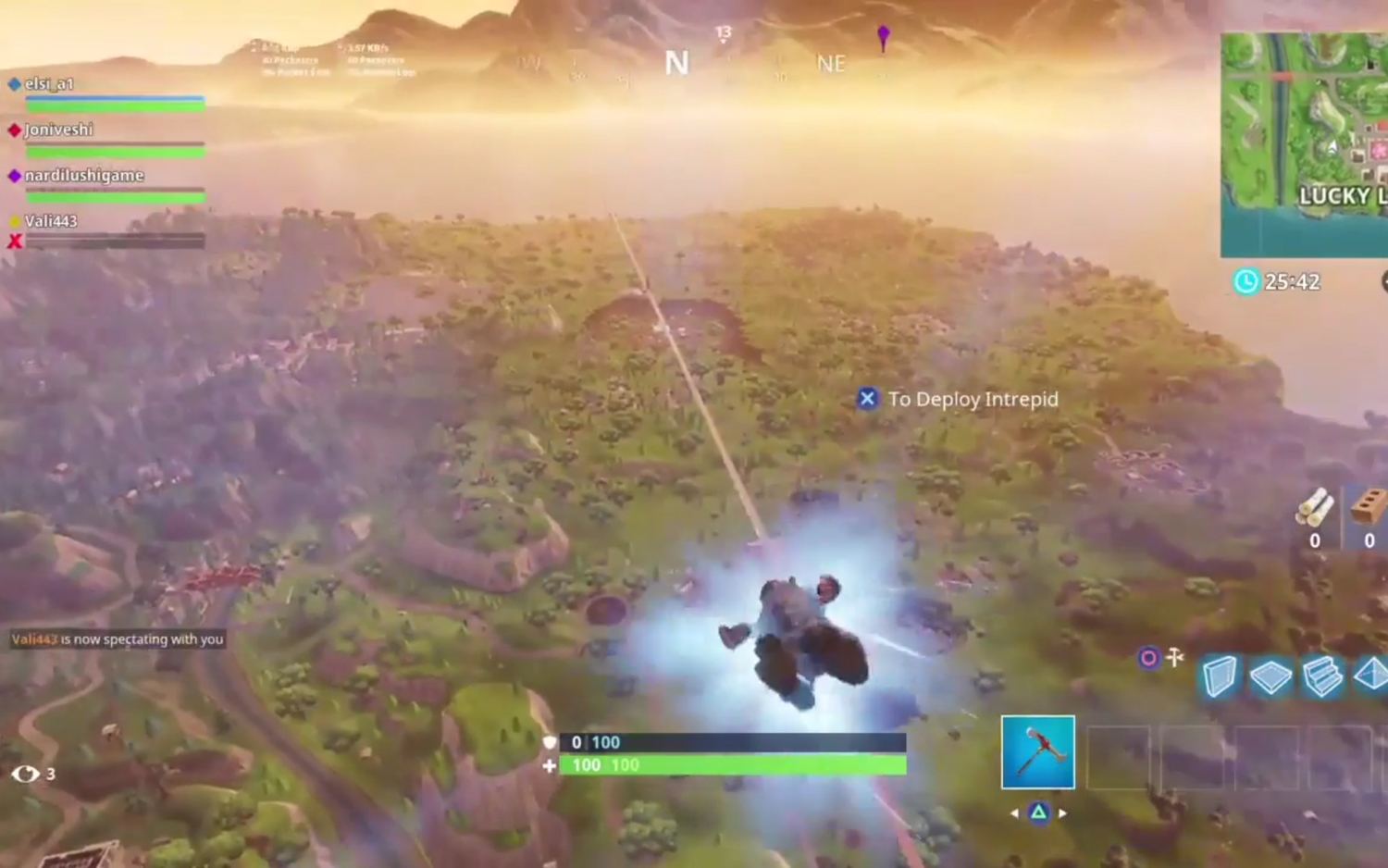Image resolution: width=1388 pixels, height=868 pixels.
Task: Select the pickaxe in the first hotbar slot
Action: (1038, 752)
